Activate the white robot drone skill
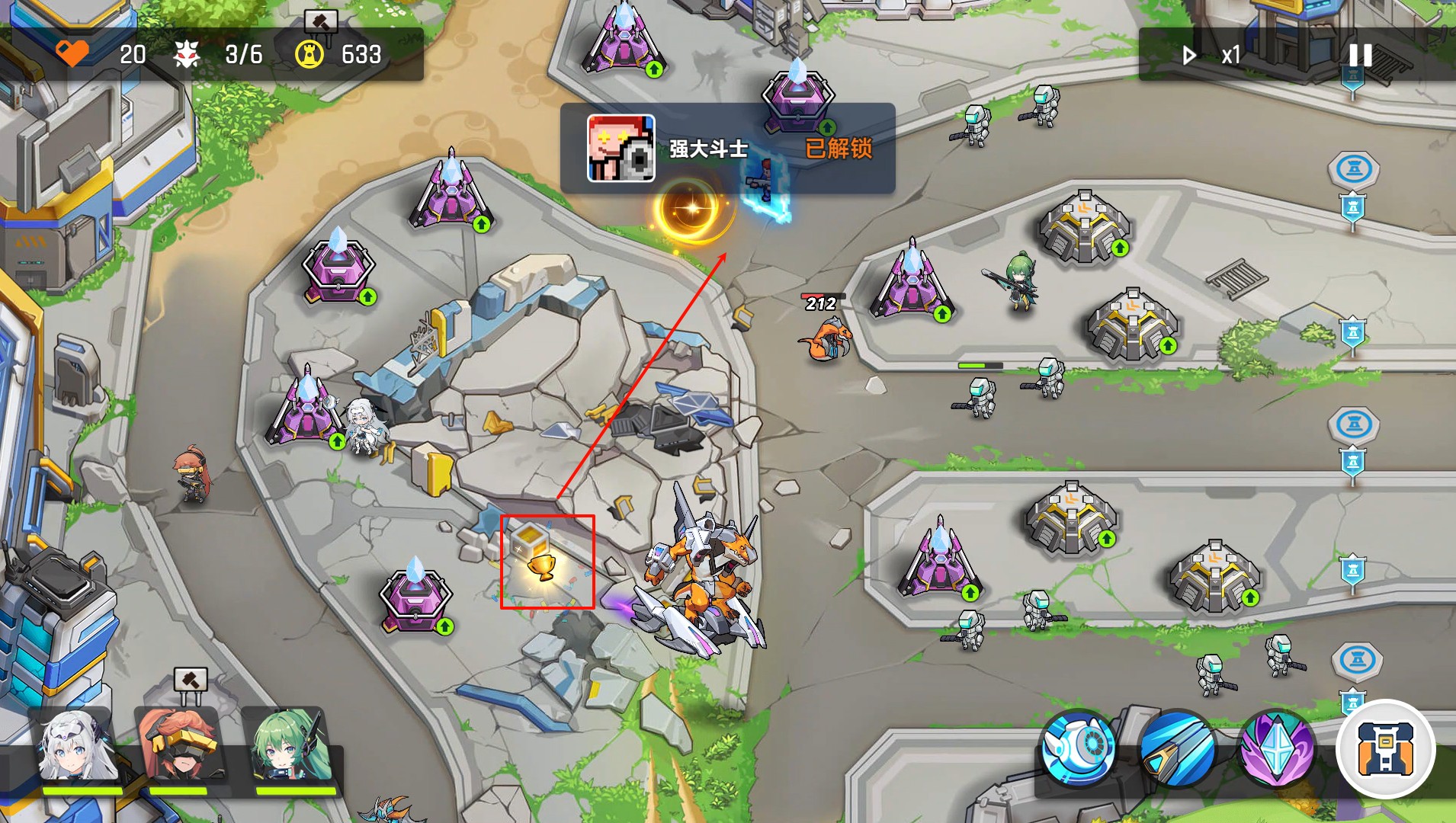This screenshot has height=823, width=1456. 1078,748
